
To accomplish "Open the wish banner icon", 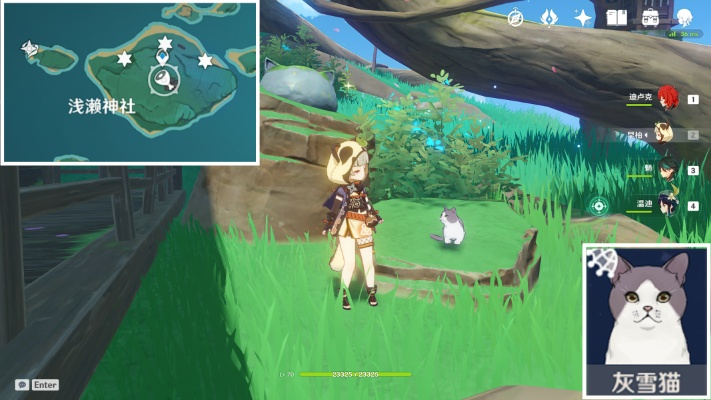I will 548,18.
